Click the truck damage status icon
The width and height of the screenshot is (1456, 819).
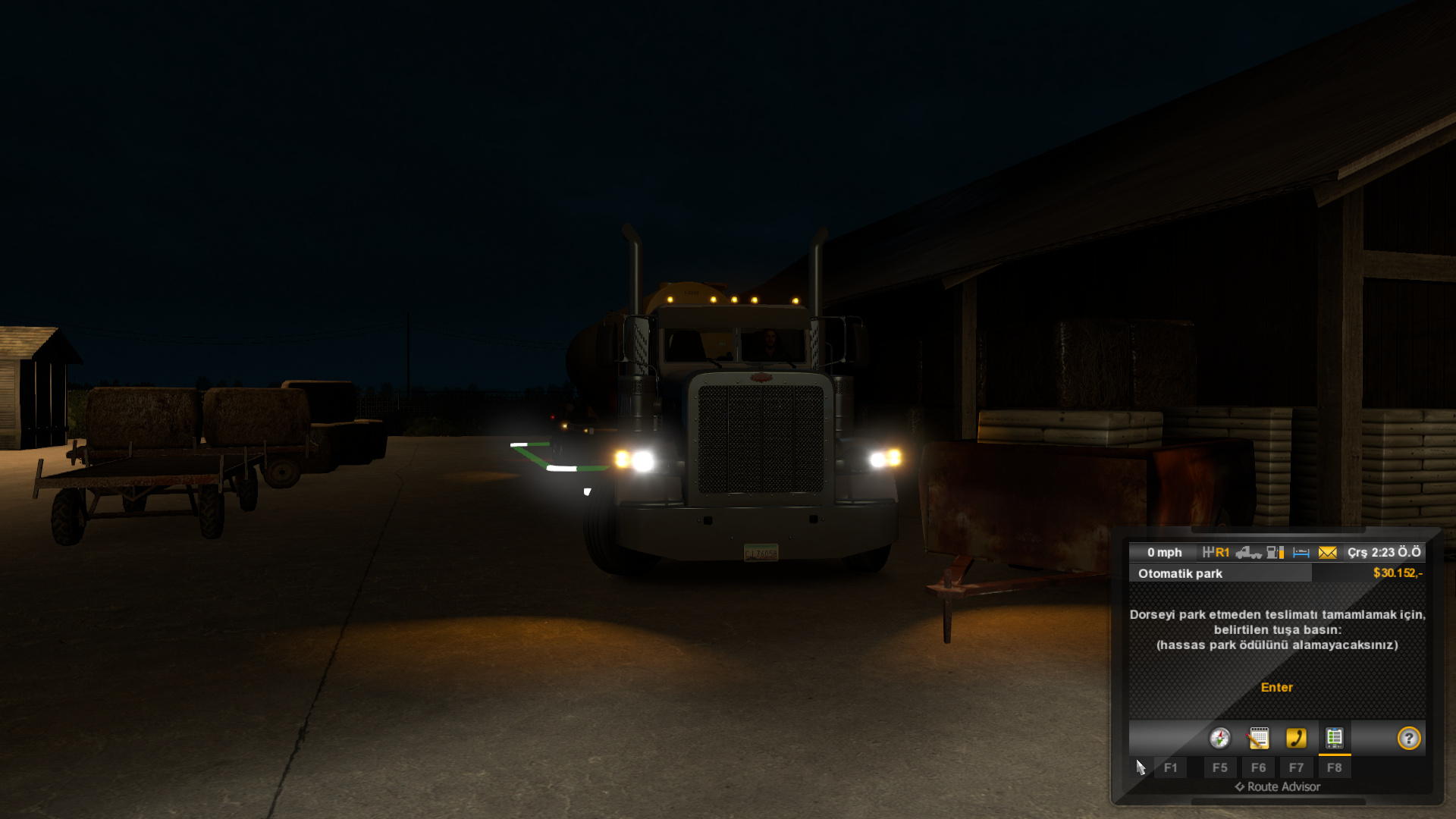coord(1248,553)
